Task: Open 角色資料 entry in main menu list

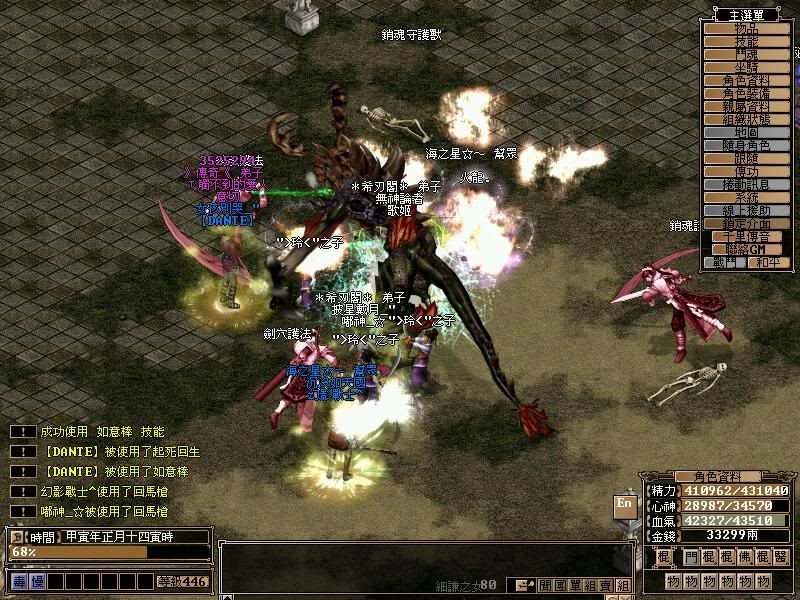Action: pos(747,80)
